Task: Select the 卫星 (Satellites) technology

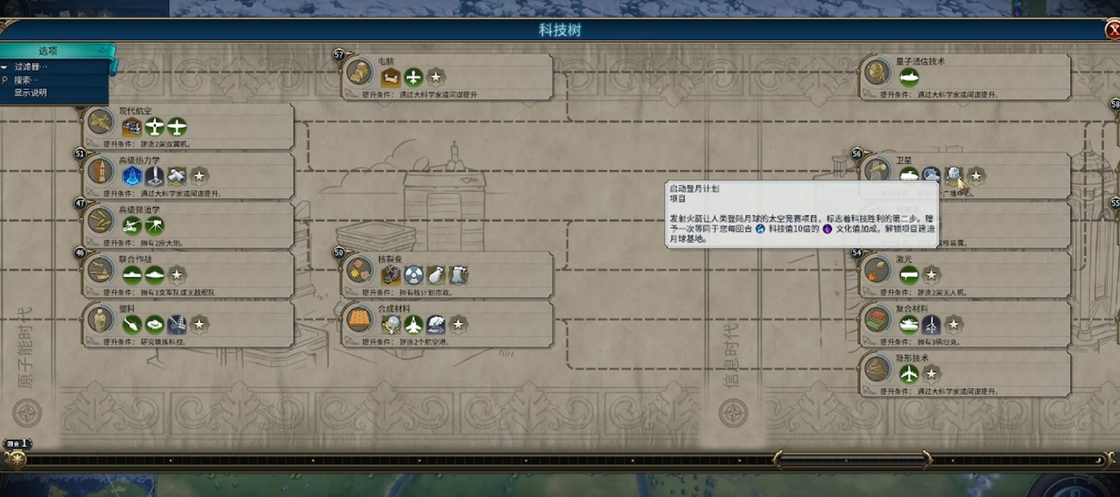Action: click(876, 168)
